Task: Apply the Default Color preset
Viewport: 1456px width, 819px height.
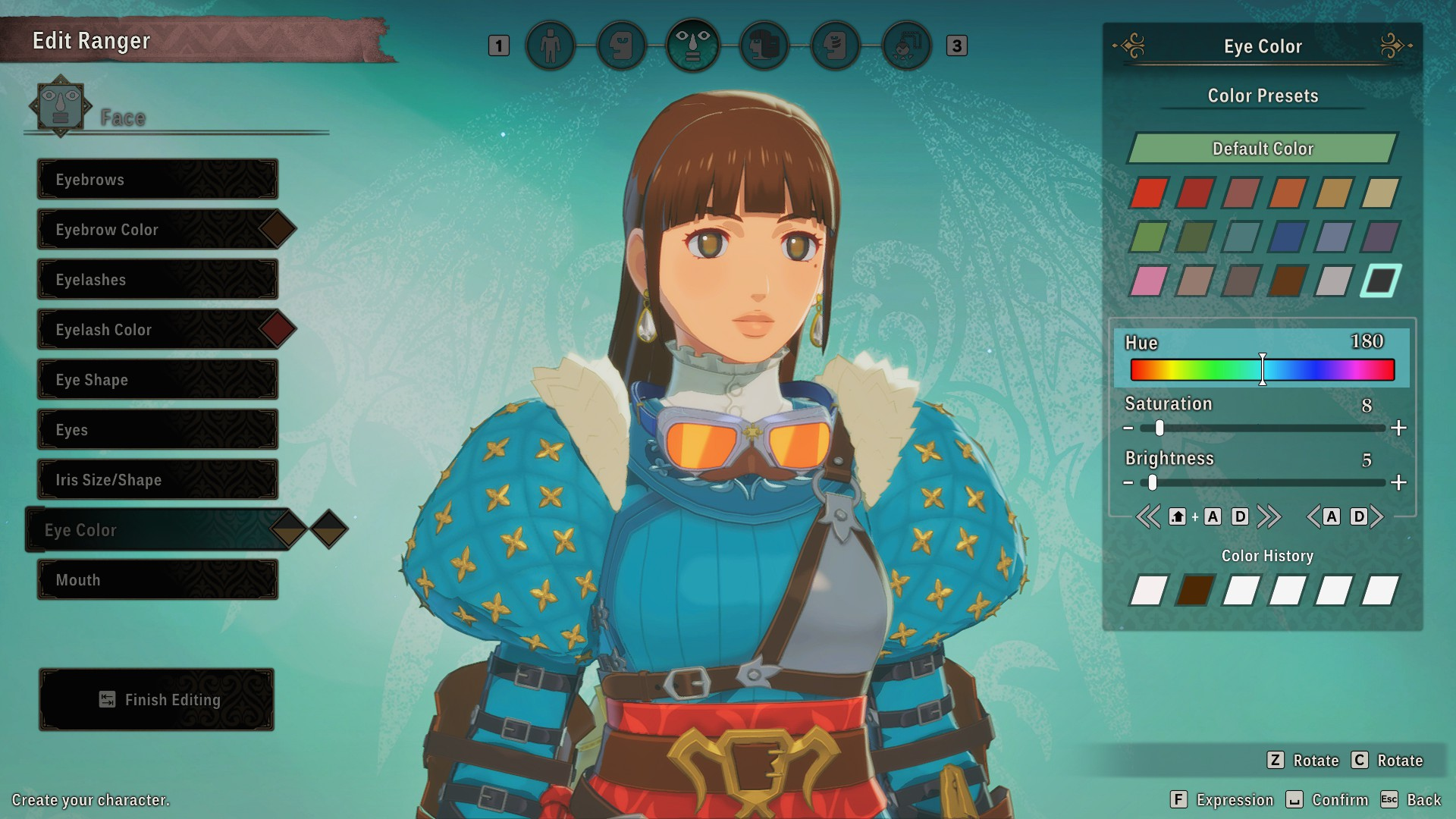Action: pos(1263,149)
